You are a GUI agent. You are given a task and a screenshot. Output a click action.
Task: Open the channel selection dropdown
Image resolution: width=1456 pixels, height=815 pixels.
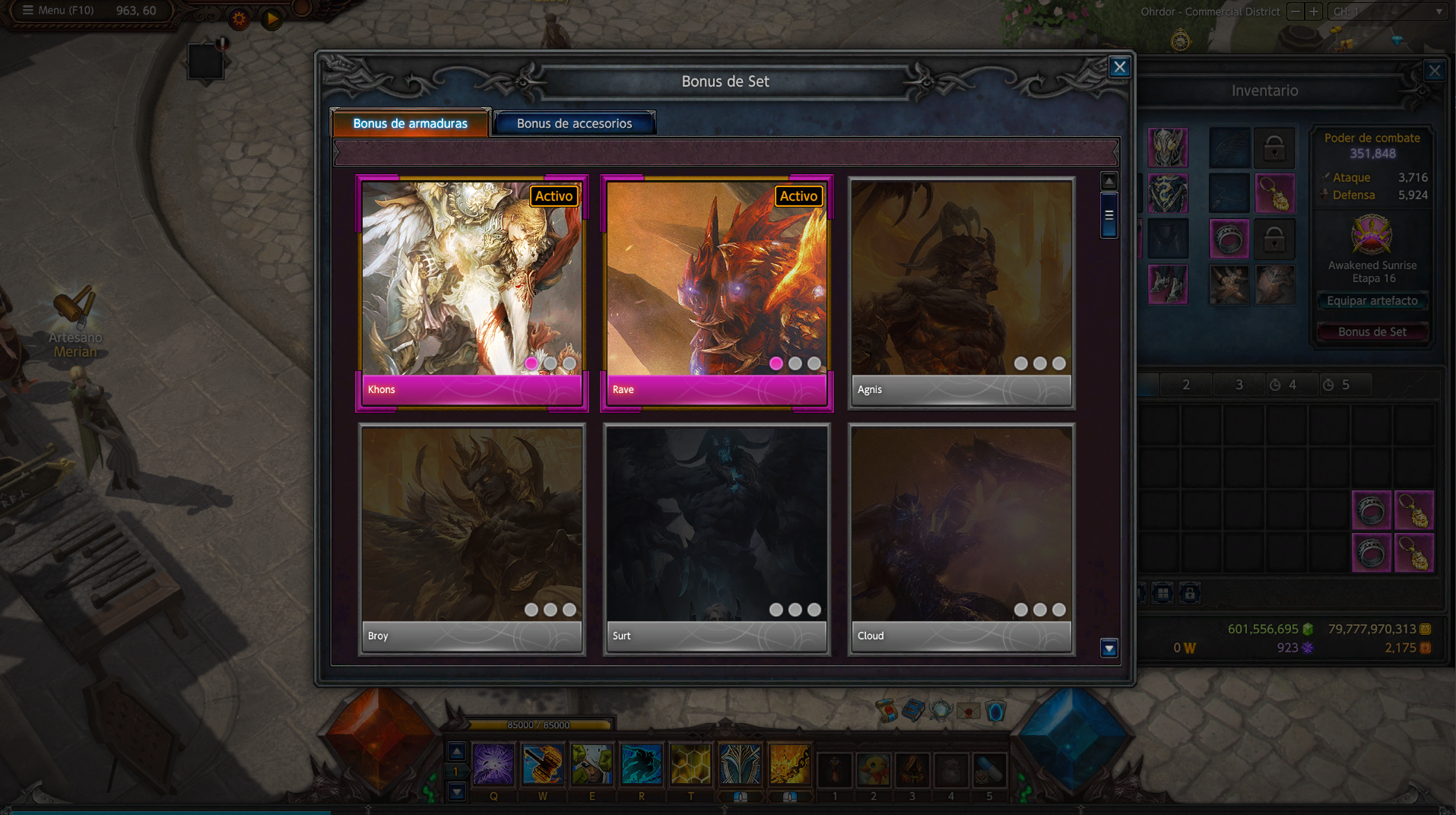pos(1388,11)
